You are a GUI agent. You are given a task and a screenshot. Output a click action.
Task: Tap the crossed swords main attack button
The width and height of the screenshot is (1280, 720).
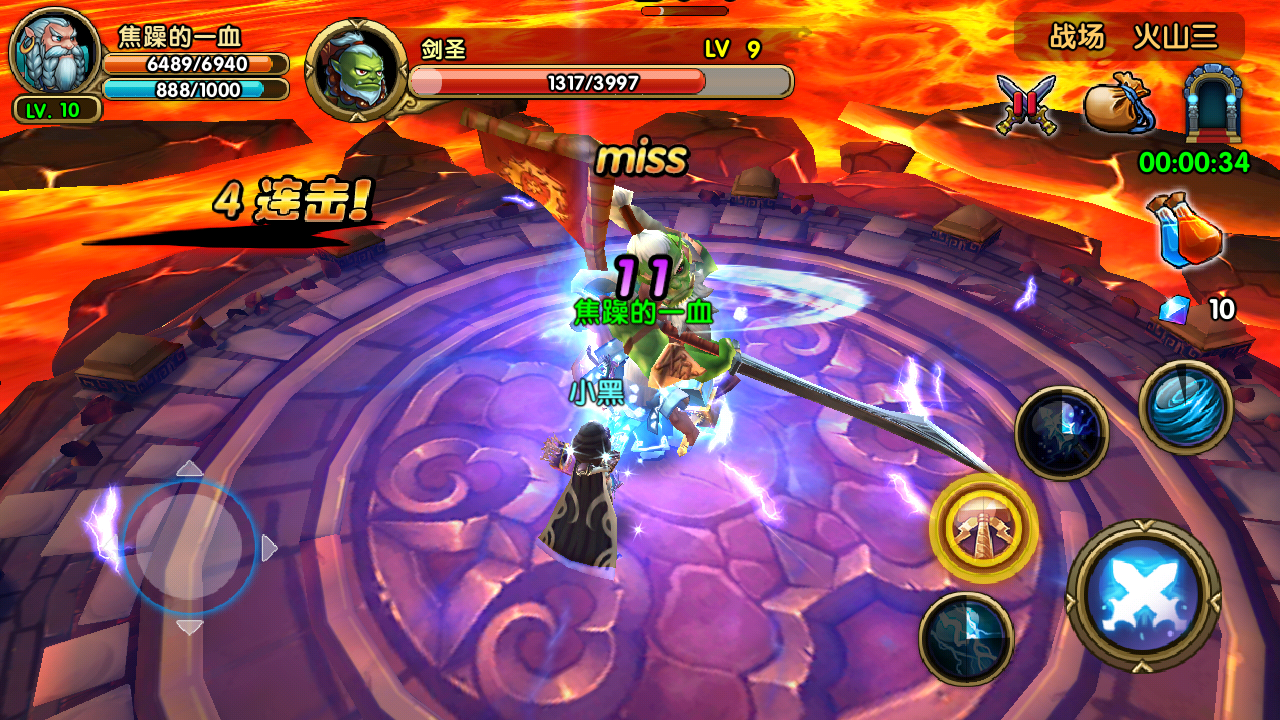coord(1143,597)
